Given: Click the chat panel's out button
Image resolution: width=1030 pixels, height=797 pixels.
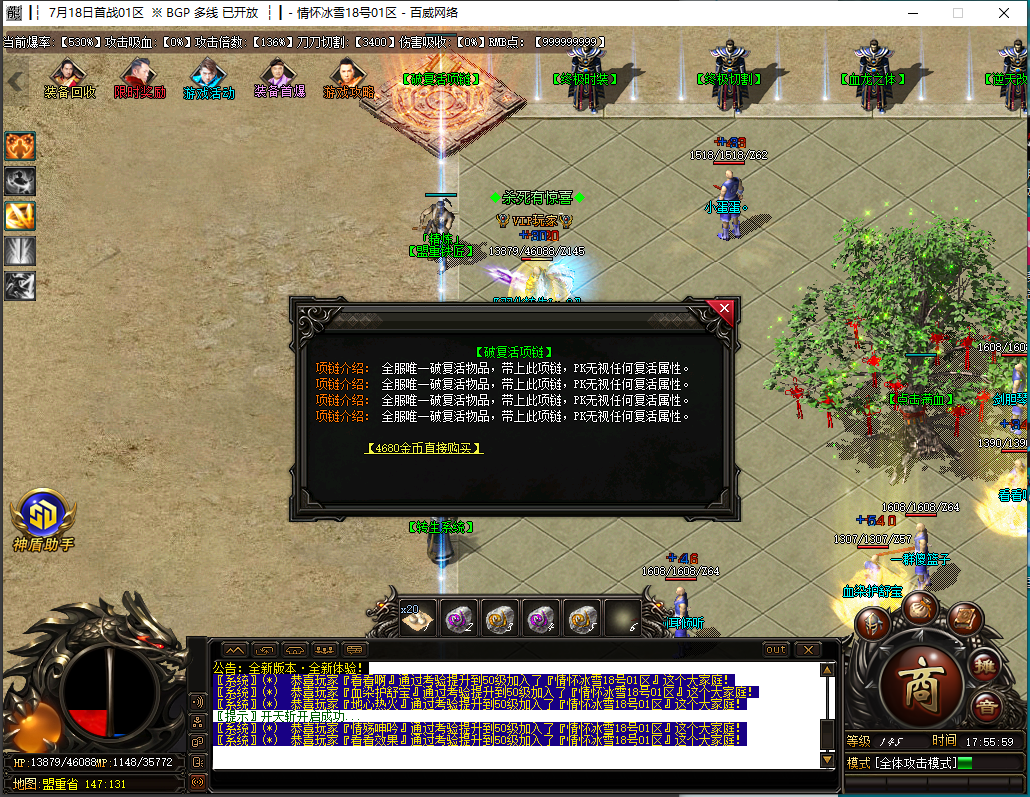Looking at the screenshot, I should (x=776, y=650).
